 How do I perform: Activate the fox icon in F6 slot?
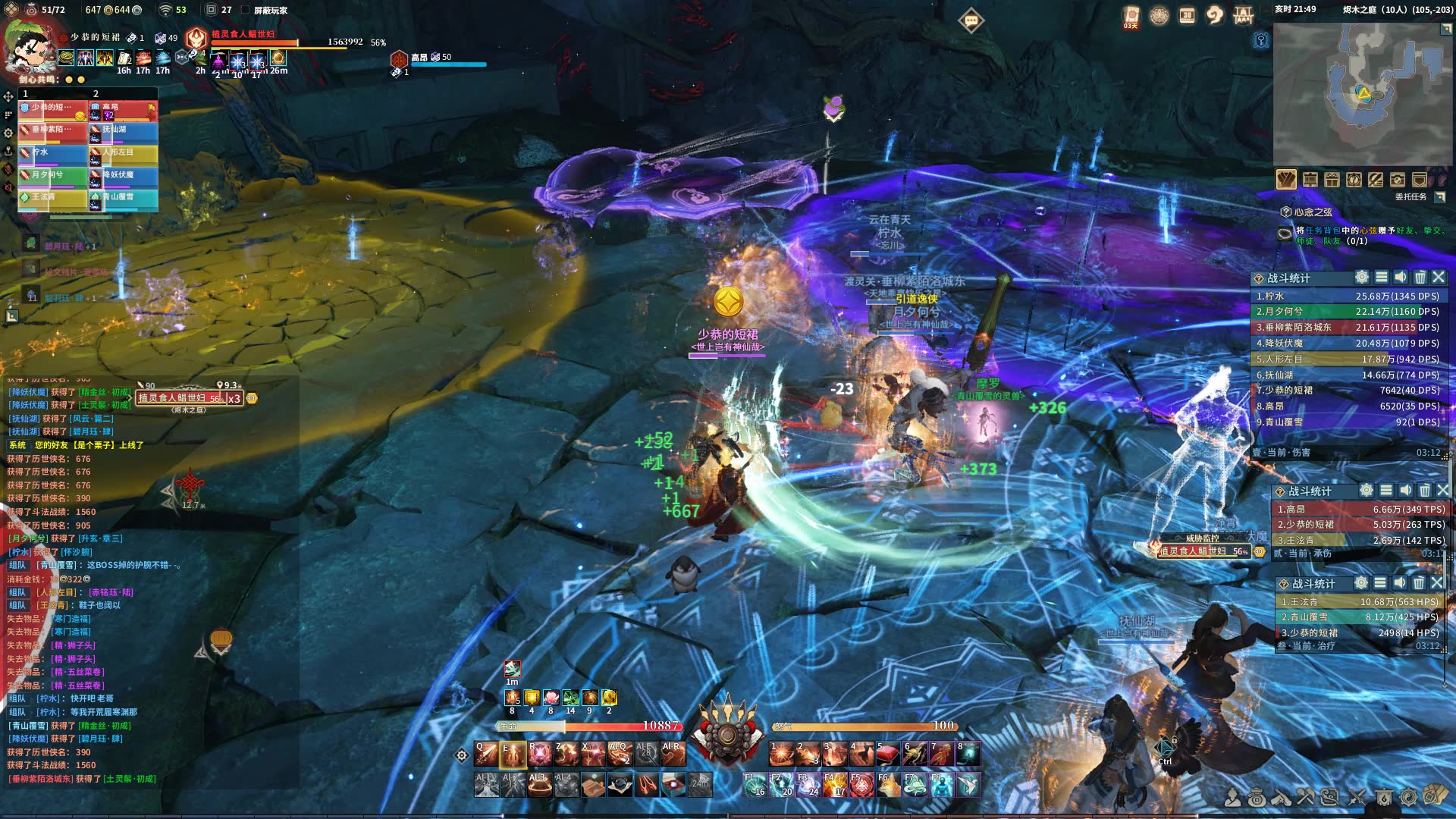[x=888, y=785]
